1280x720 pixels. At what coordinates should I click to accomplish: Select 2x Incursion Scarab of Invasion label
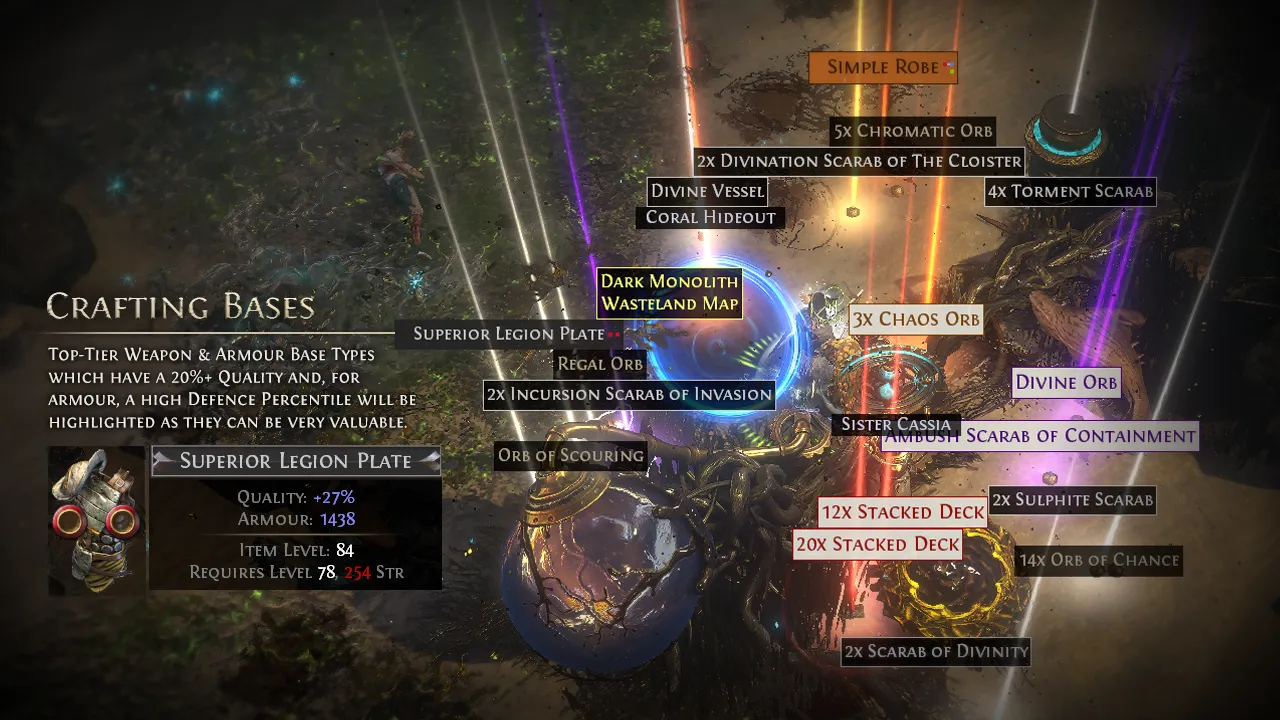(x=629, y=394)
